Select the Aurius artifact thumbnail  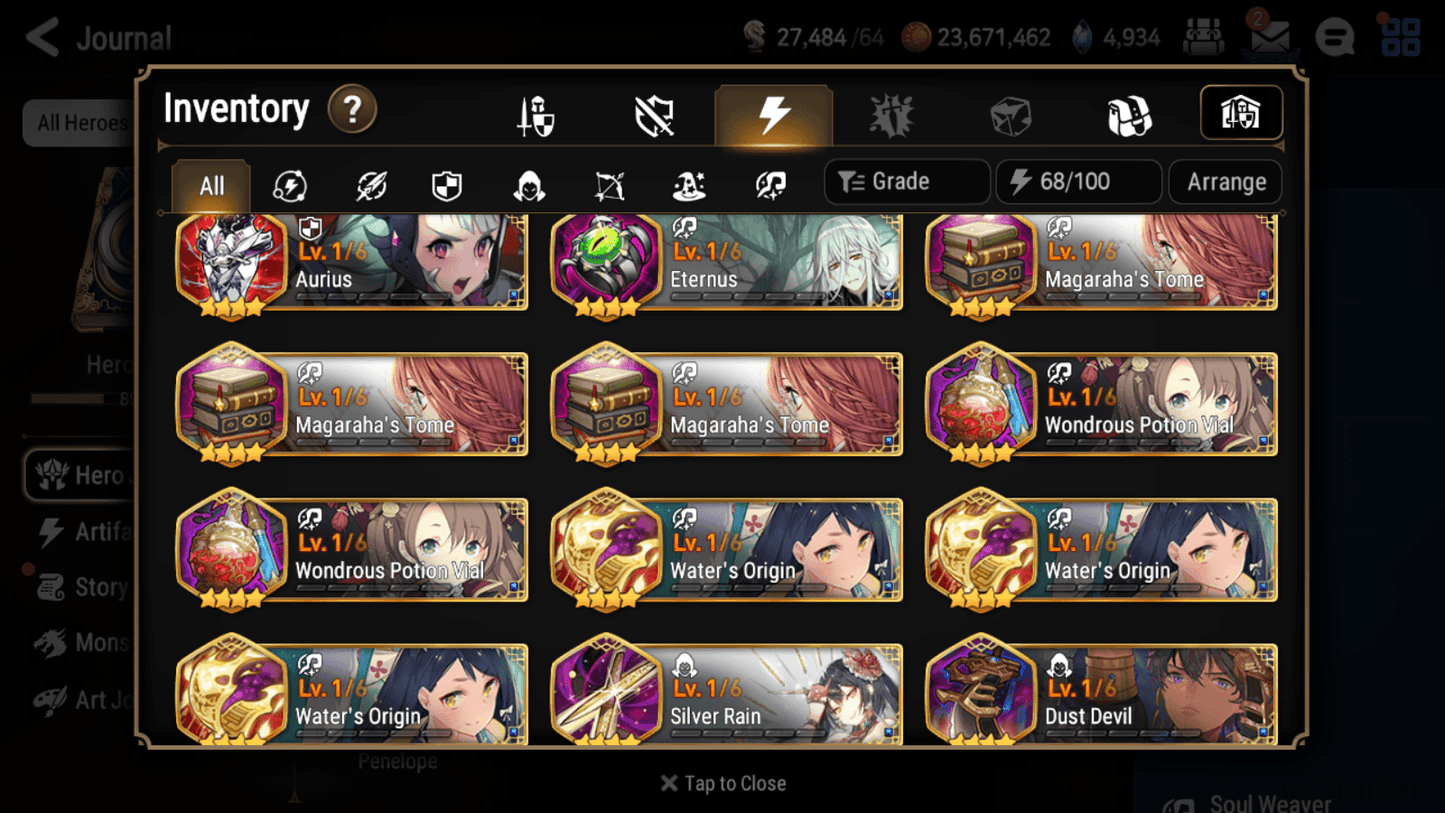point(232,262)
